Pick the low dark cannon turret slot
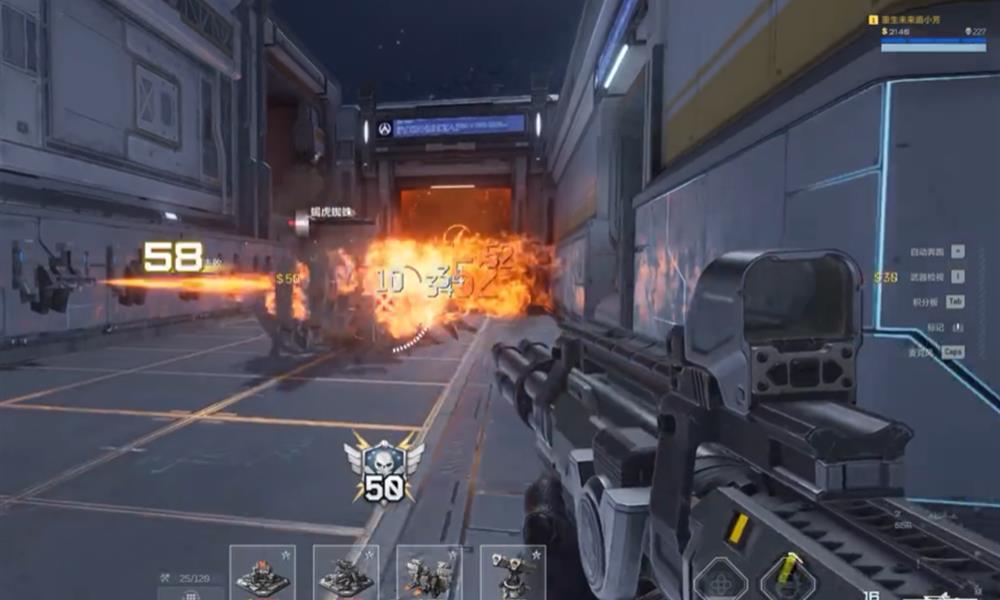 tap(346, 573)
